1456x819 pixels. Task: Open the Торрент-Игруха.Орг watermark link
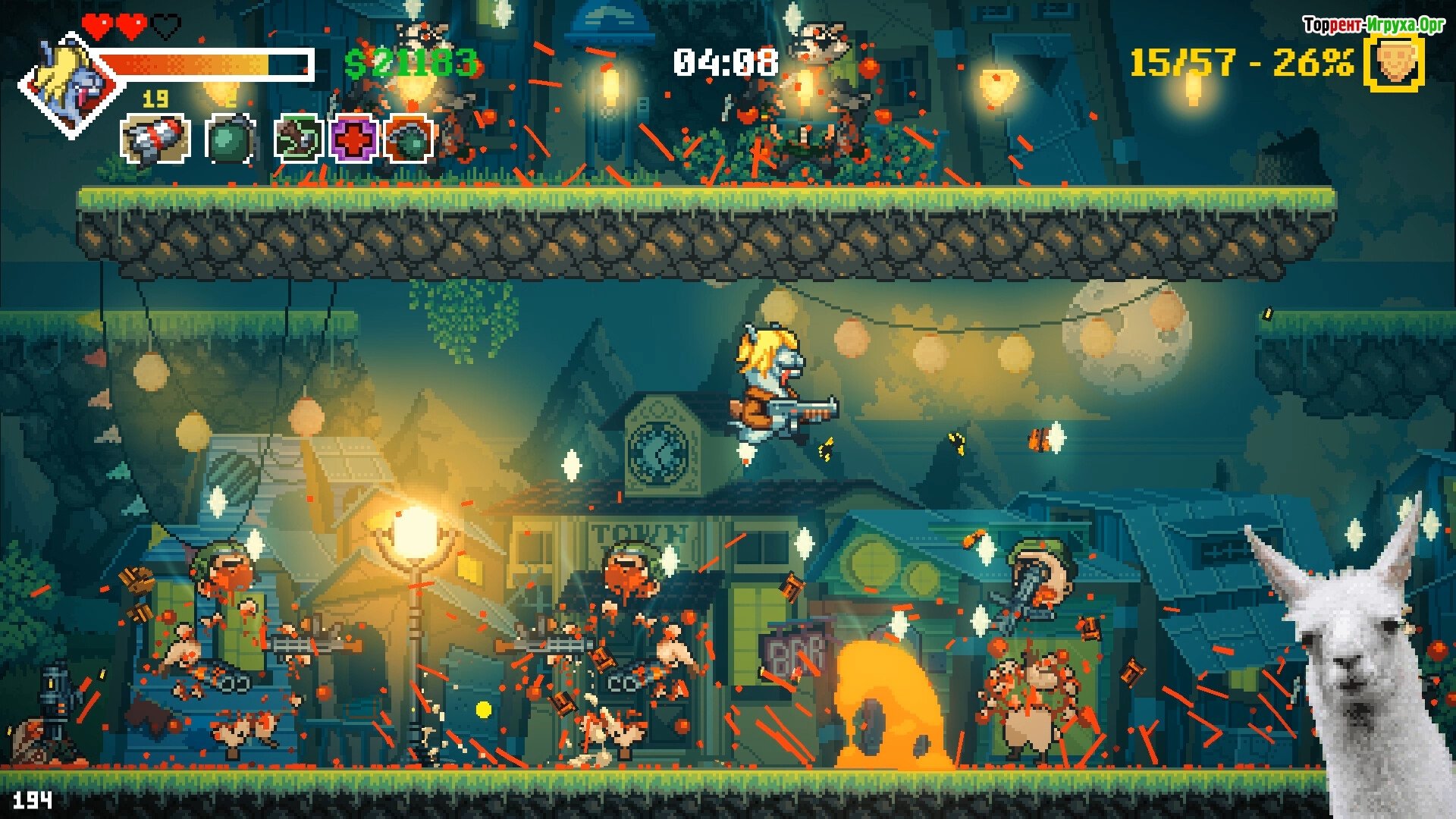(x=1373, y=25)
